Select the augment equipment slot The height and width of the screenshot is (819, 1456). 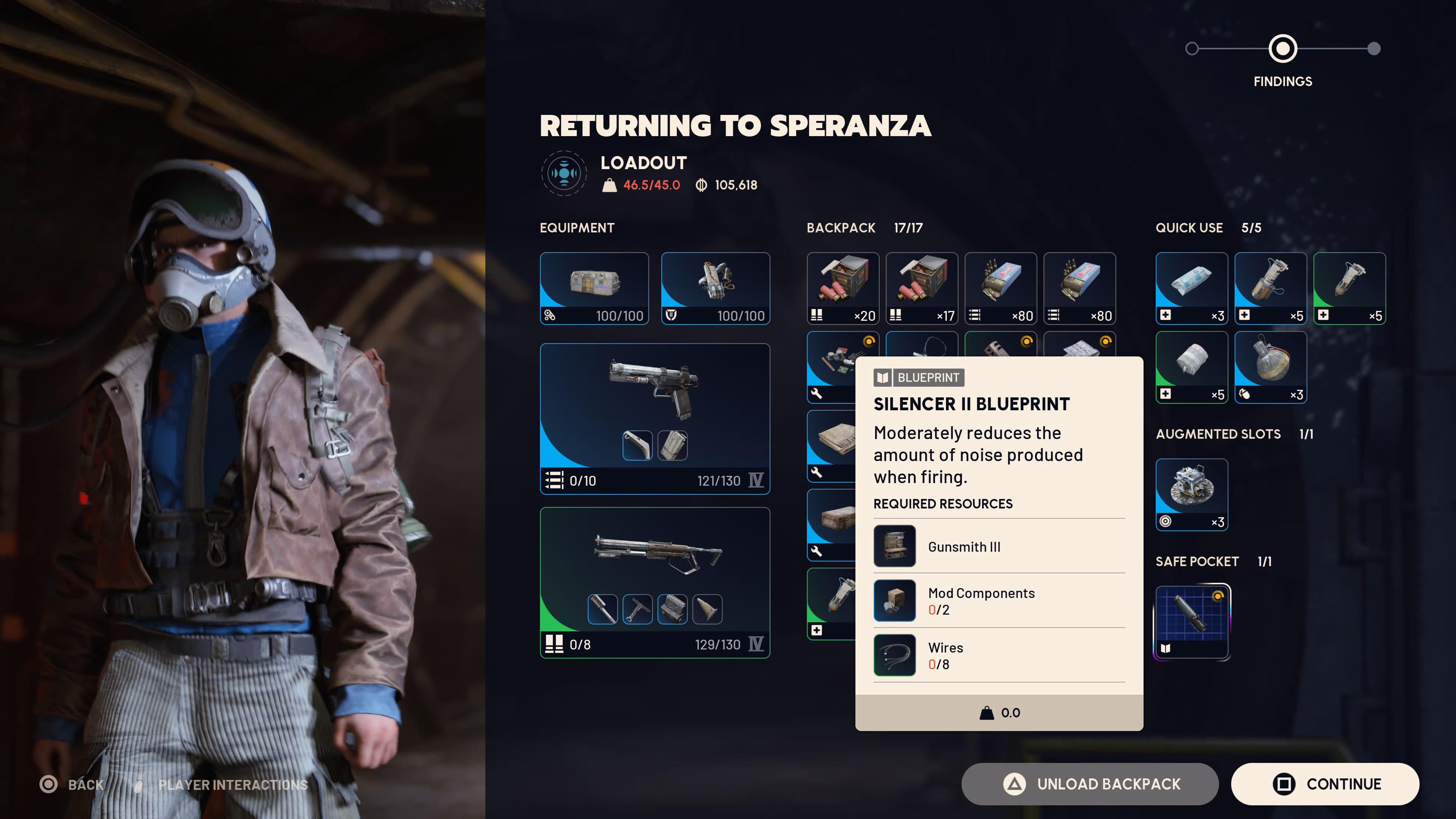[594, 288]
